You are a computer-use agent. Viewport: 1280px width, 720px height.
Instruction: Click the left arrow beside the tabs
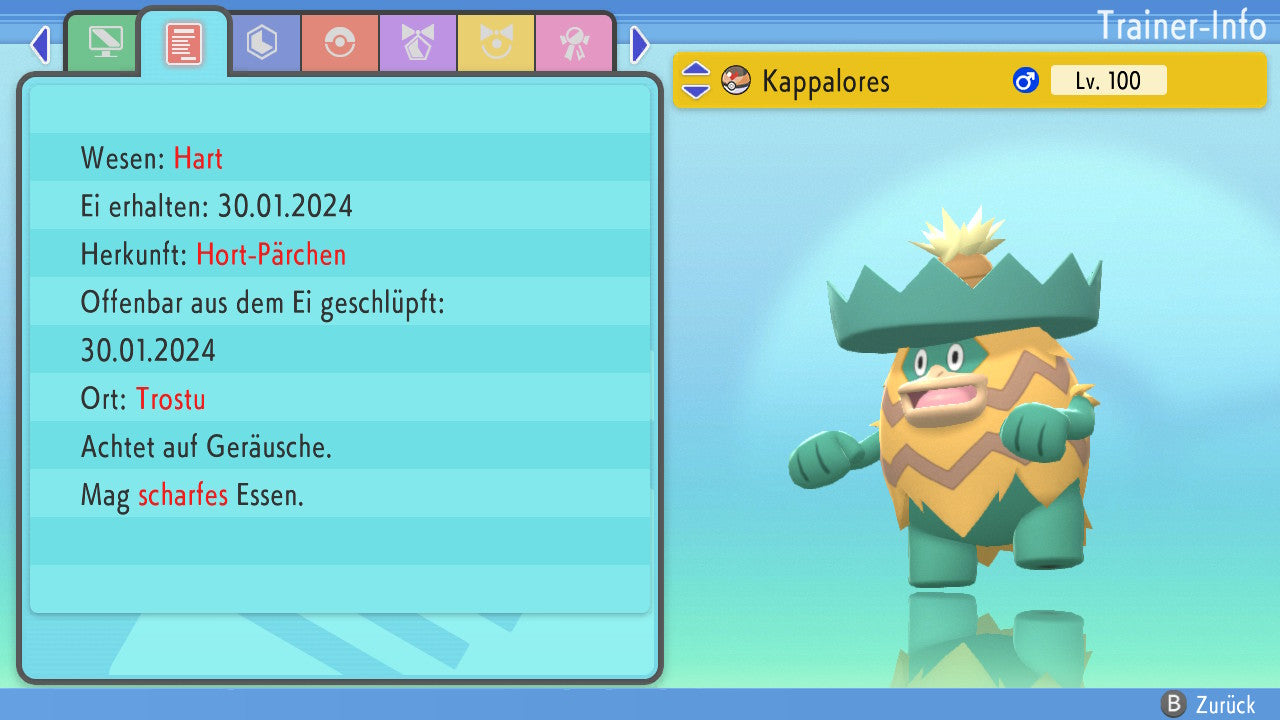[x=40, y=45]
